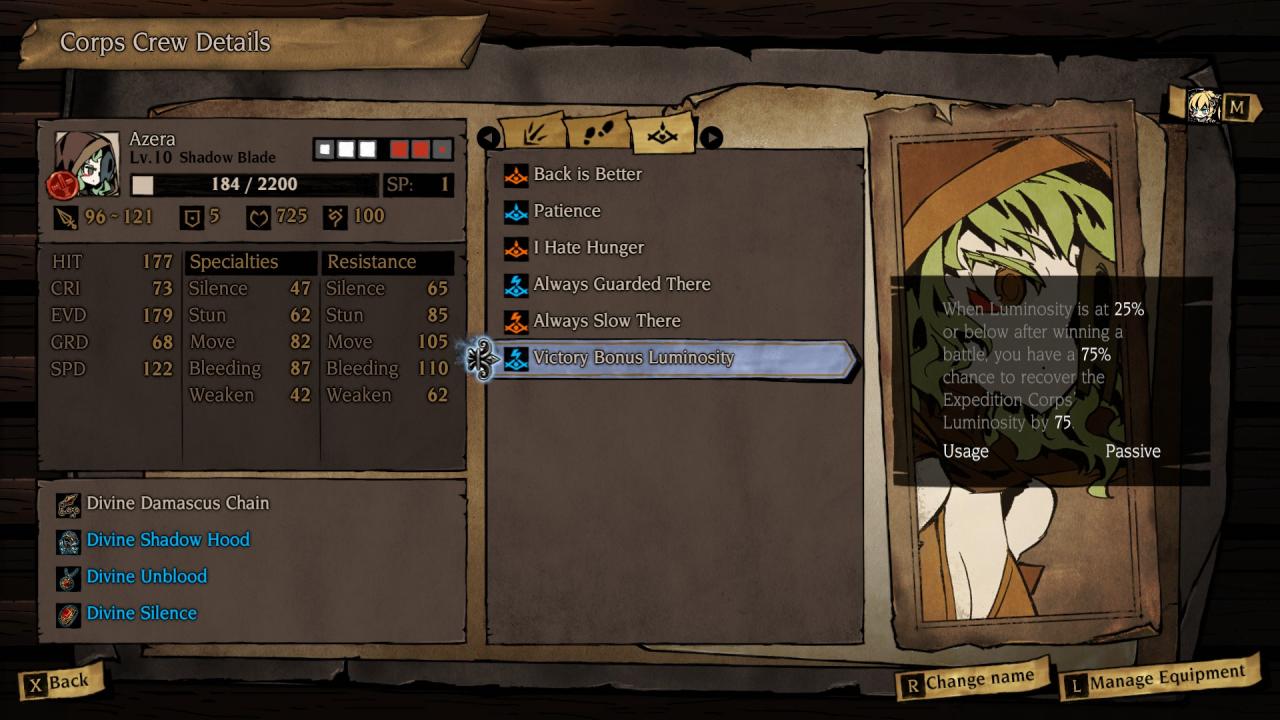
Task: Open the footprints tab
Action: (x=597, y=133)
